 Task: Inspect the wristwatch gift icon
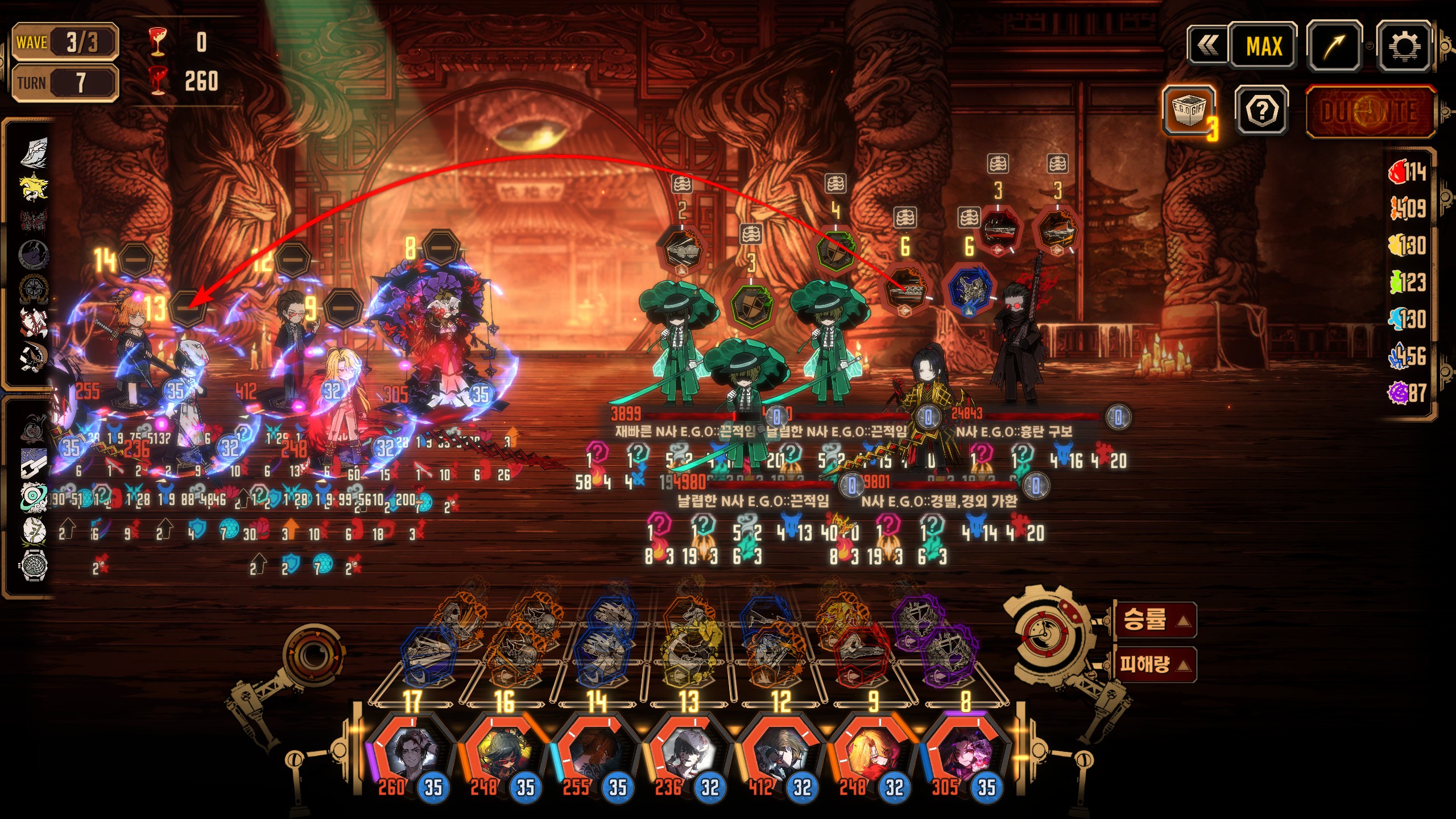34,566
